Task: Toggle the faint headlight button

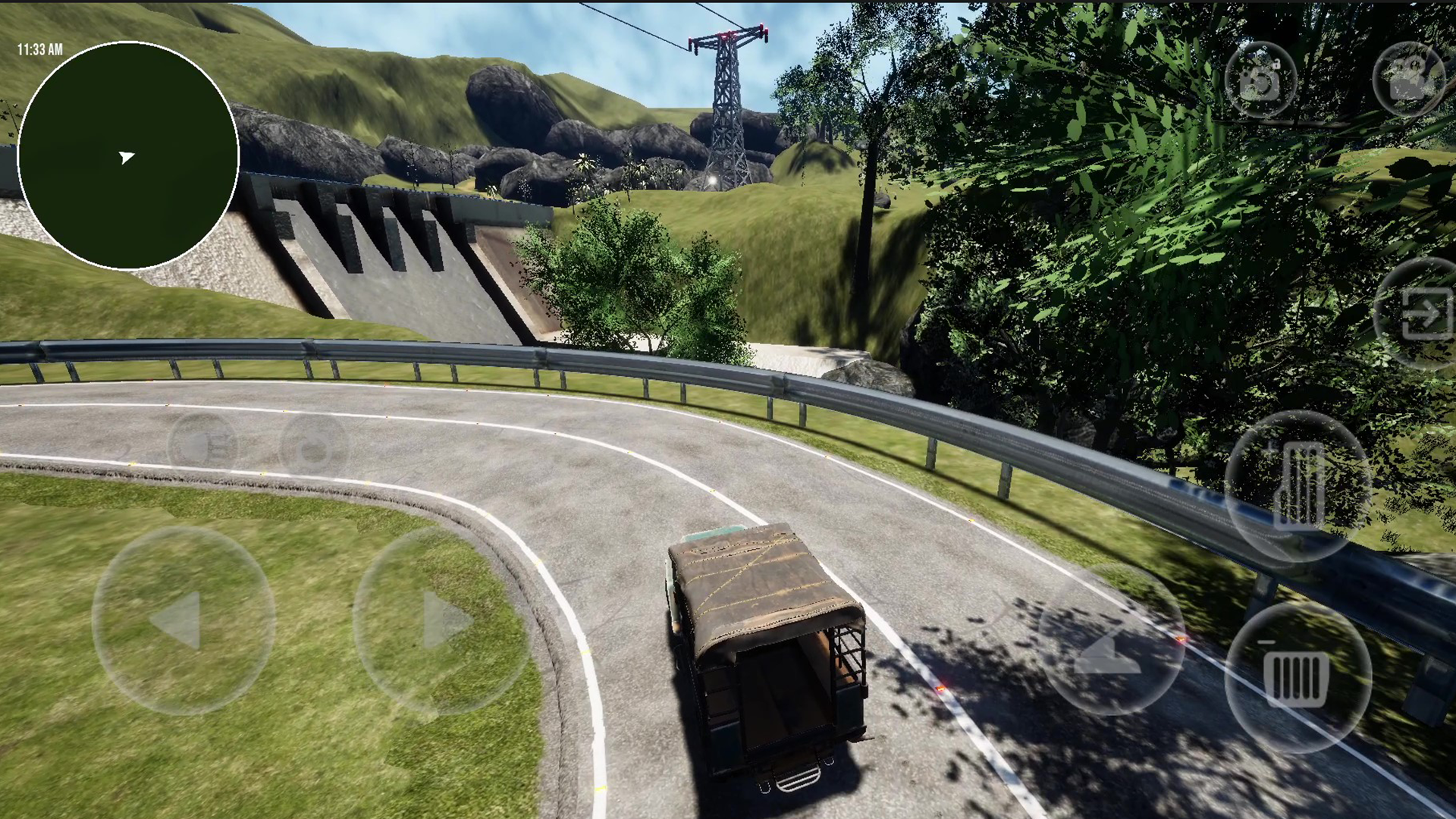Action: (x=202, y=446)
